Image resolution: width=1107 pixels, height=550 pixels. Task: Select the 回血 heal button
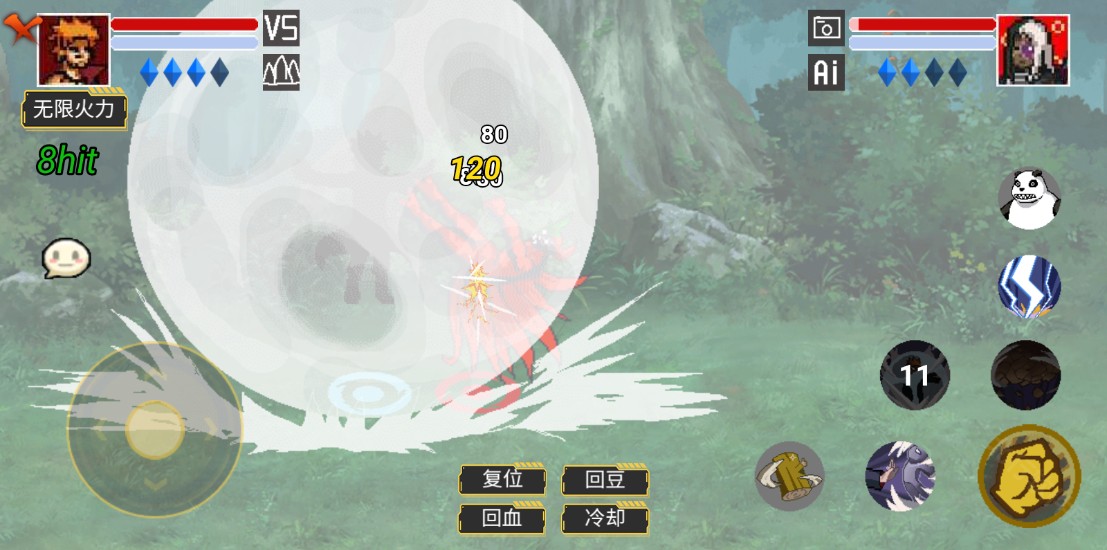[502, 518]
